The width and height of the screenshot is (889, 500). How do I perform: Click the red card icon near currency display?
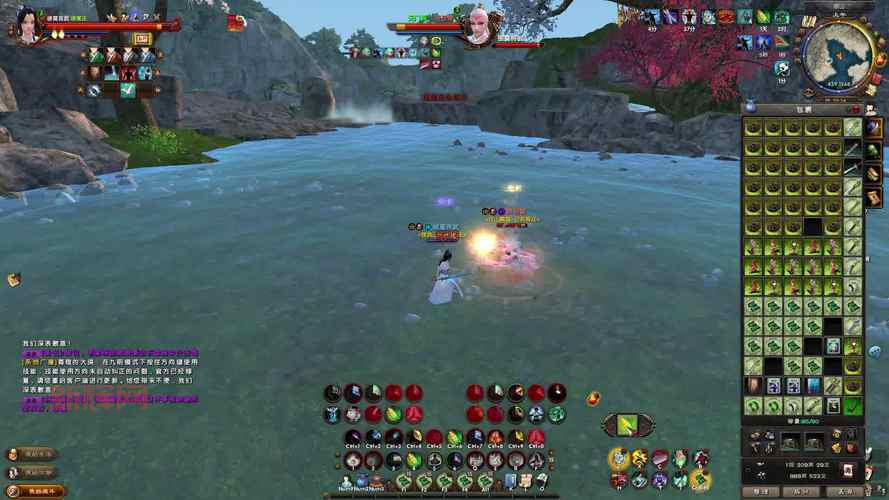[x=848, y=470]
